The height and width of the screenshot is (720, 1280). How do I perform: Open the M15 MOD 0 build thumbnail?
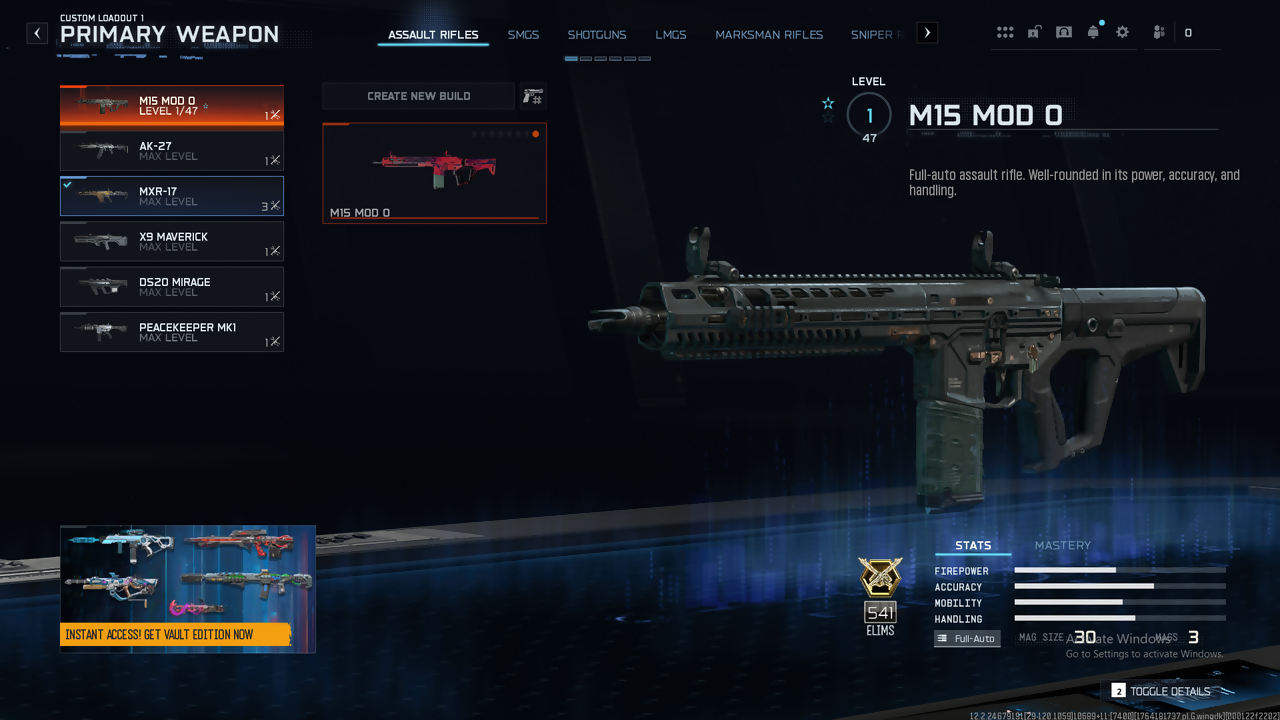click(x=434, y=173)
